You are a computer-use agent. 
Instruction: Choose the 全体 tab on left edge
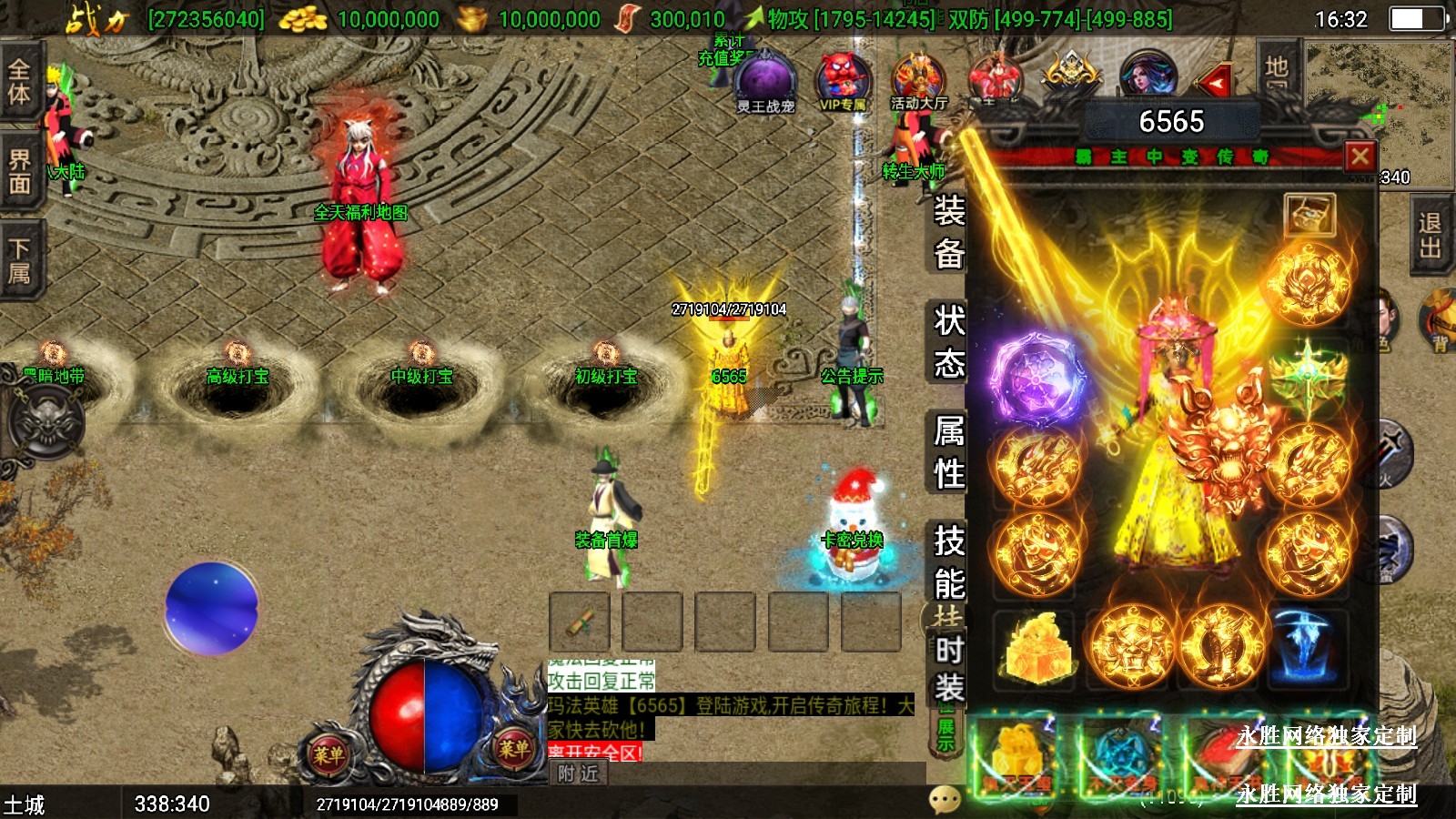[19, 80]
